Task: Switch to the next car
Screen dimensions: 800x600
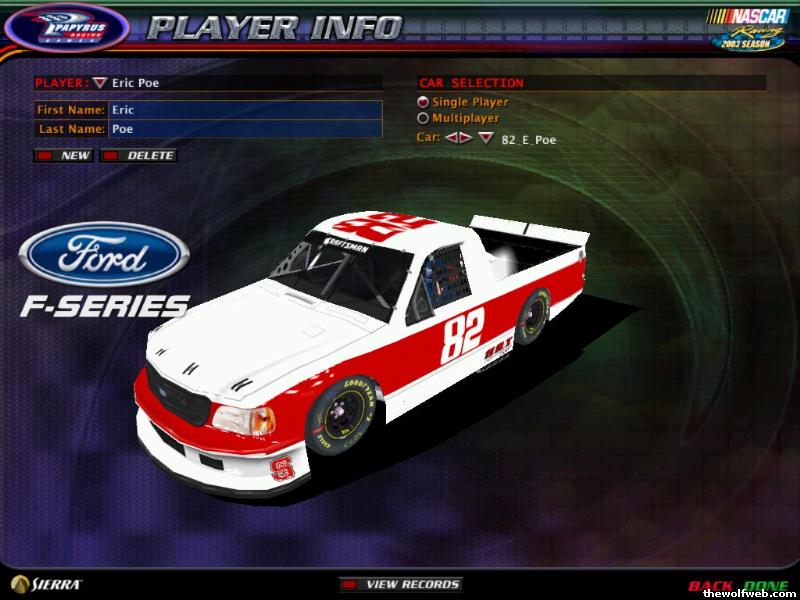Action: [x=465, y=138]
